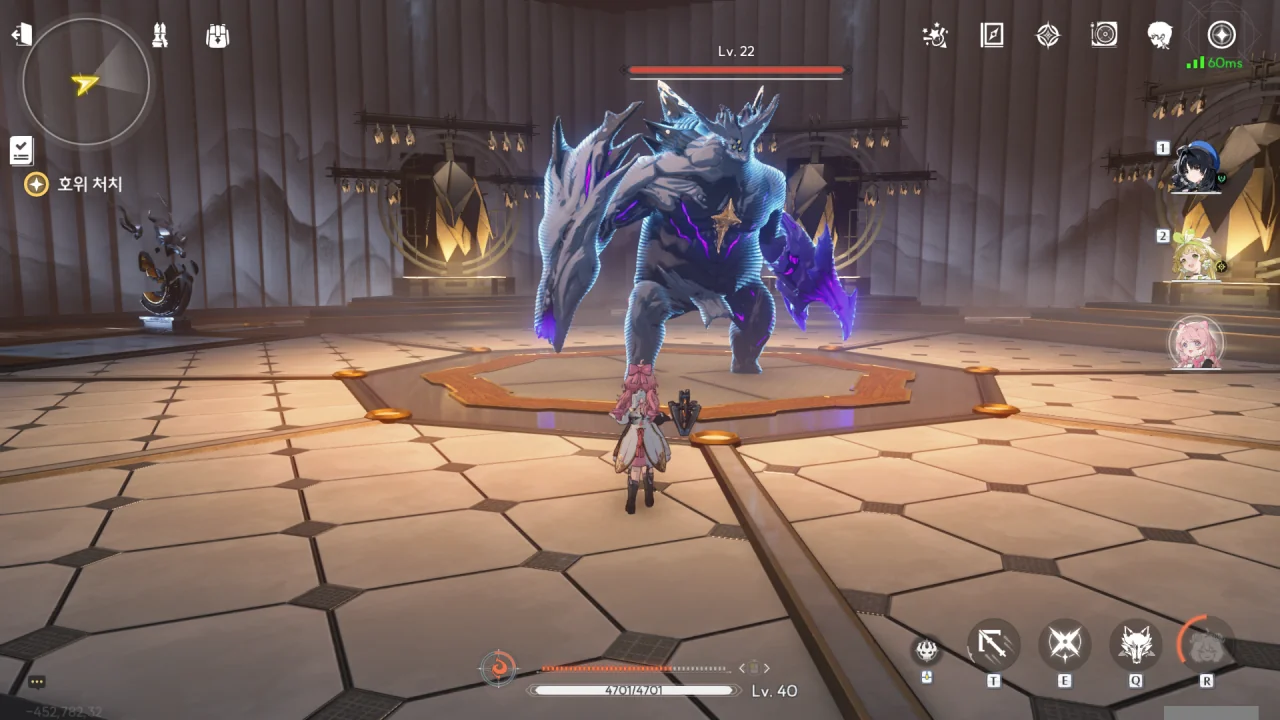This screenshot has width=1280, height=720.
Task: Open the events party-popper icon
Action: click(x=935, y=36)
